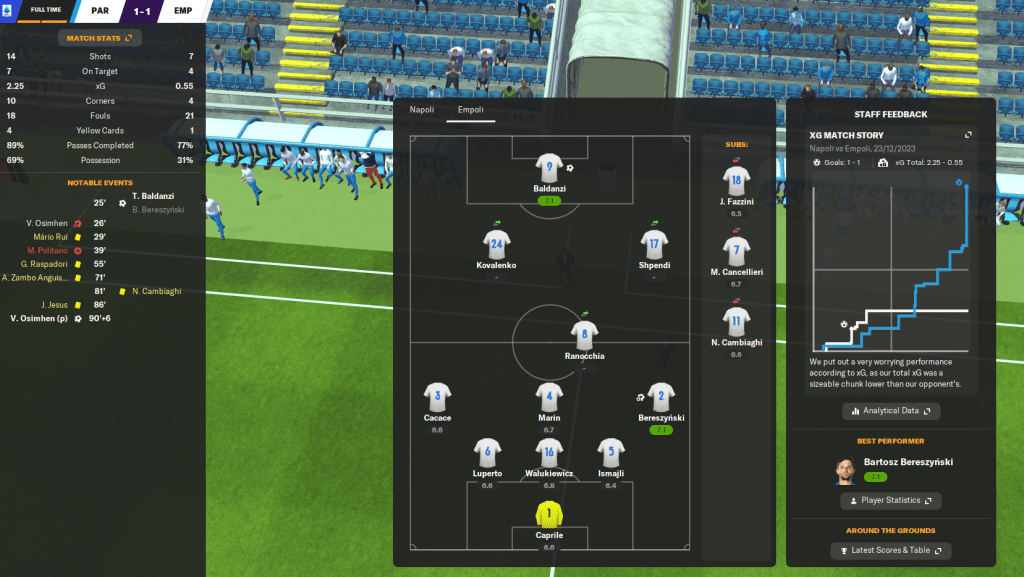Select Walukiewicz's number 16 shirt
The width and height of the screenshot is (1024, 577).
[548, 452]
